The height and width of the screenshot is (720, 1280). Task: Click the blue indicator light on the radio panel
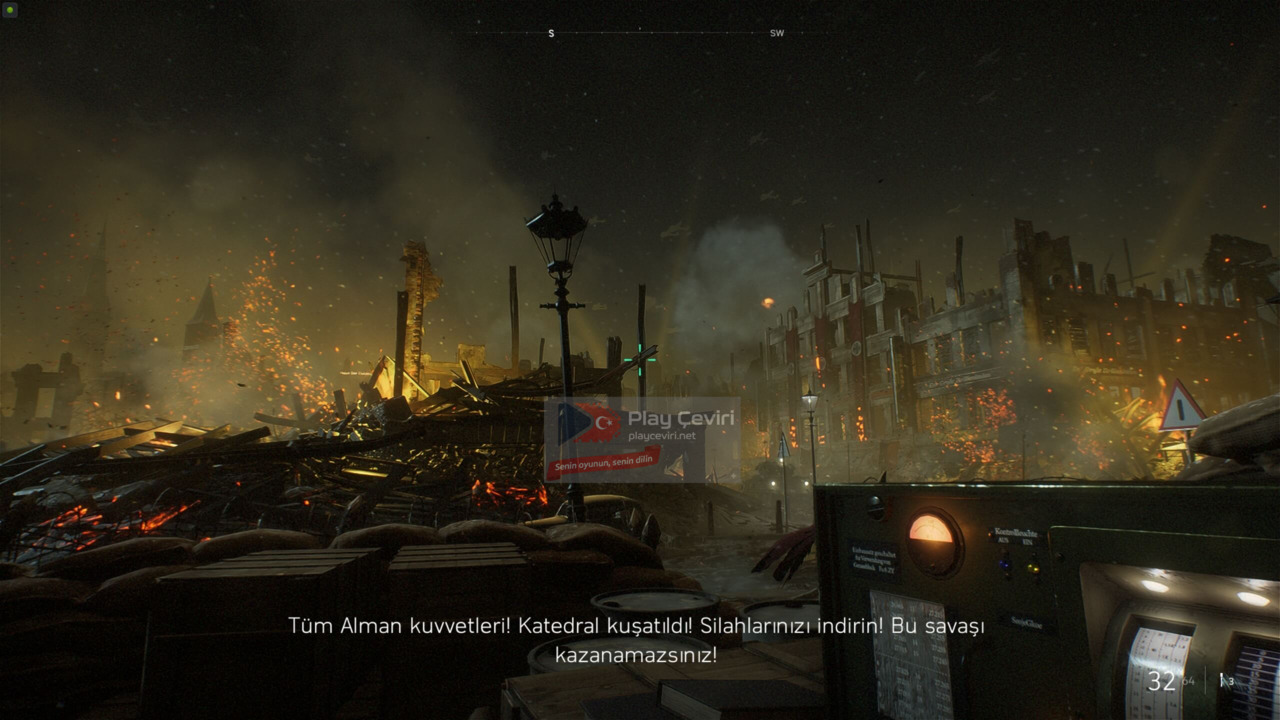1005,566
